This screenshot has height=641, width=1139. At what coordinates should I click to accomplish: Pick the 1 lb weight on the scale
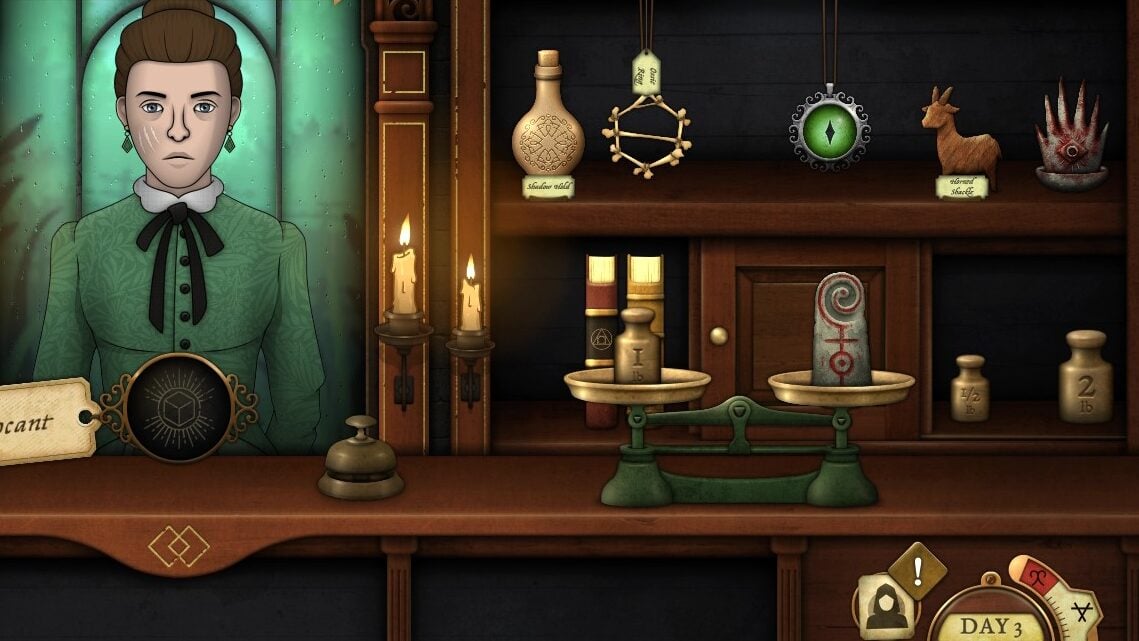click(x=637, y=347)
